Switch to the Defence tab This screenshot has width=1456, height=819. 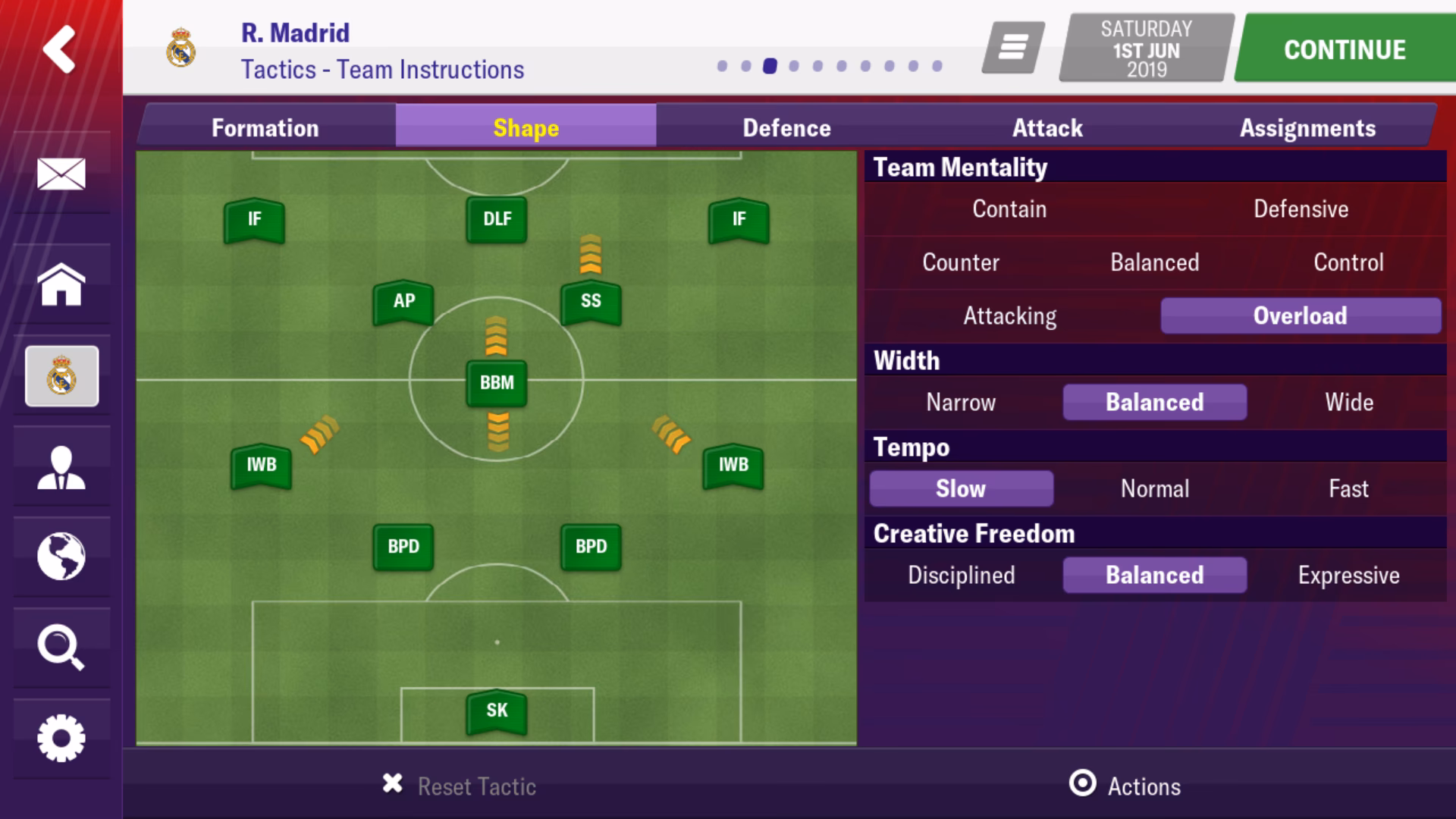[786, 128]
